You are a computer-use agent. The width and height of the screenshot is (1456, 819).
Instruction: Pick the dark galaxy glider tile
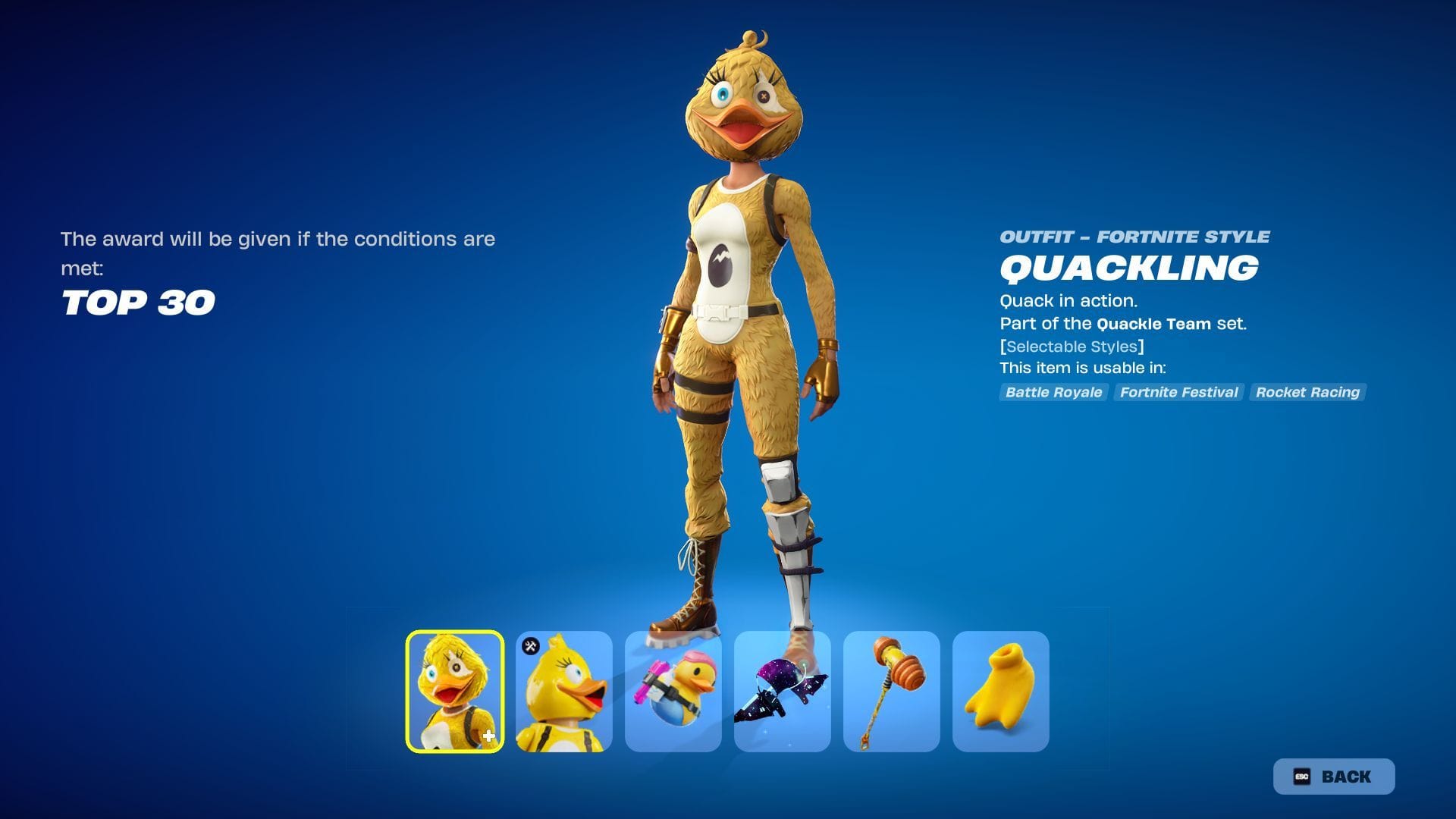click(783, 691)
